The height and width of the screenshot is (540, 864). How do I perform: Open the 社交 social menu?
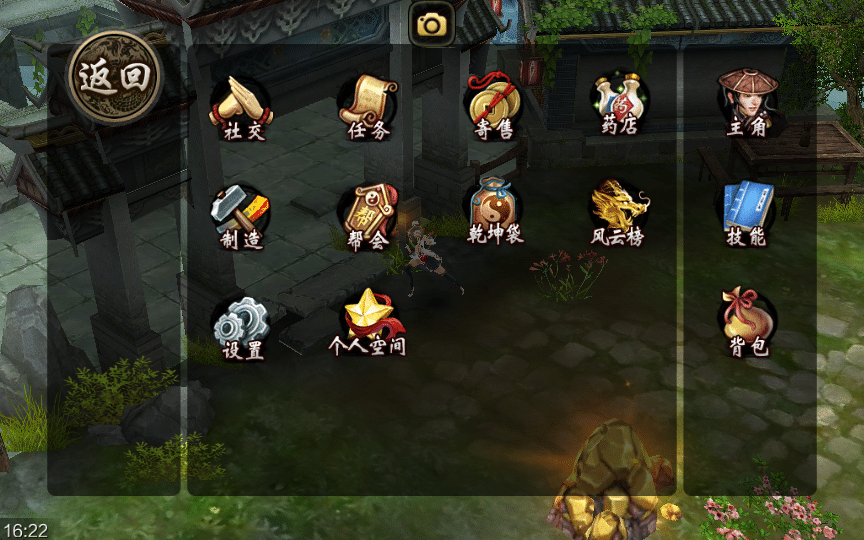click(240, 106)
